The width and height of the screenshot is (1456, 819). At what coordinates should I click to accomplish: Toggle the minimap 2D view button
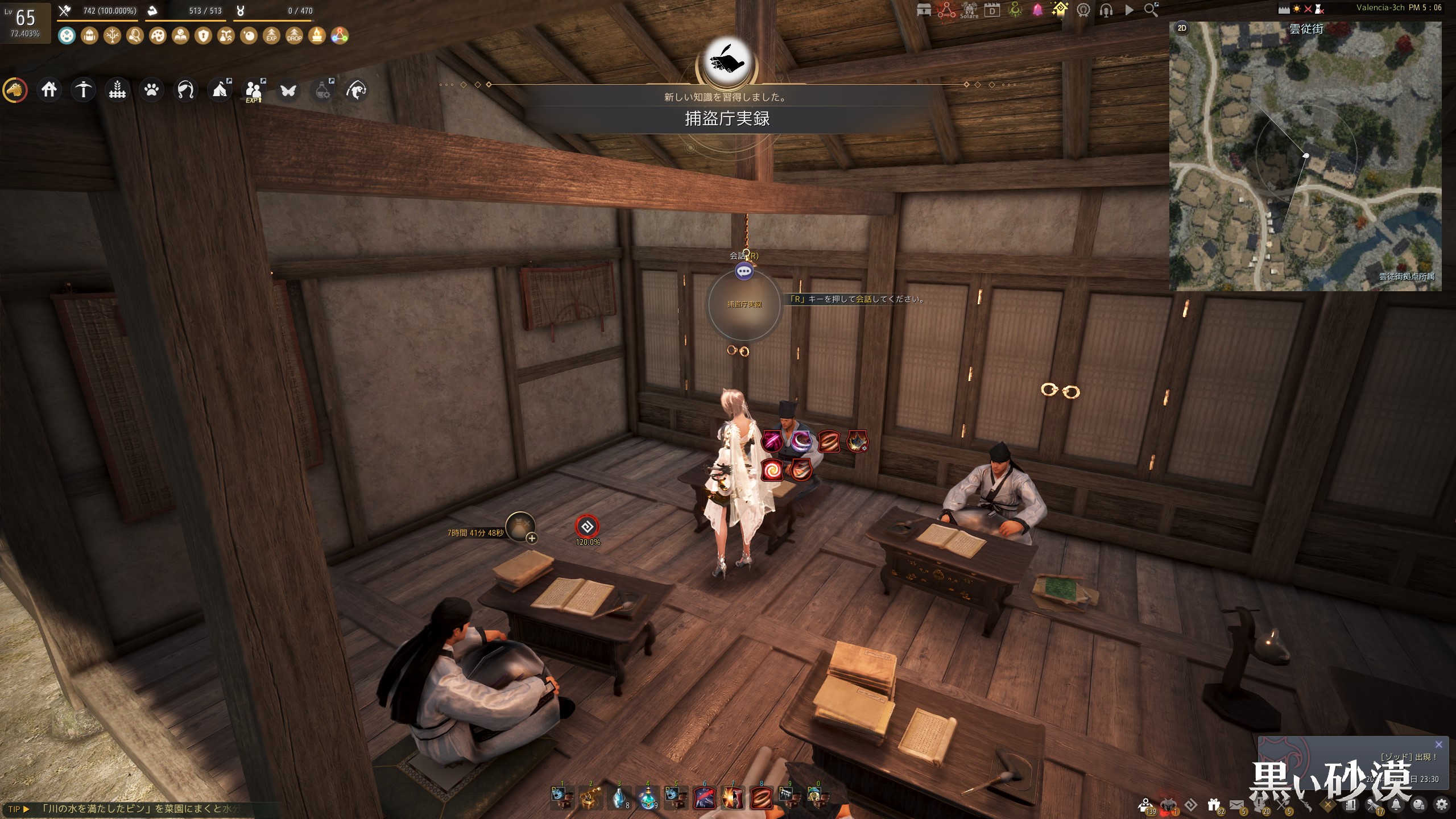point(1182,28)
